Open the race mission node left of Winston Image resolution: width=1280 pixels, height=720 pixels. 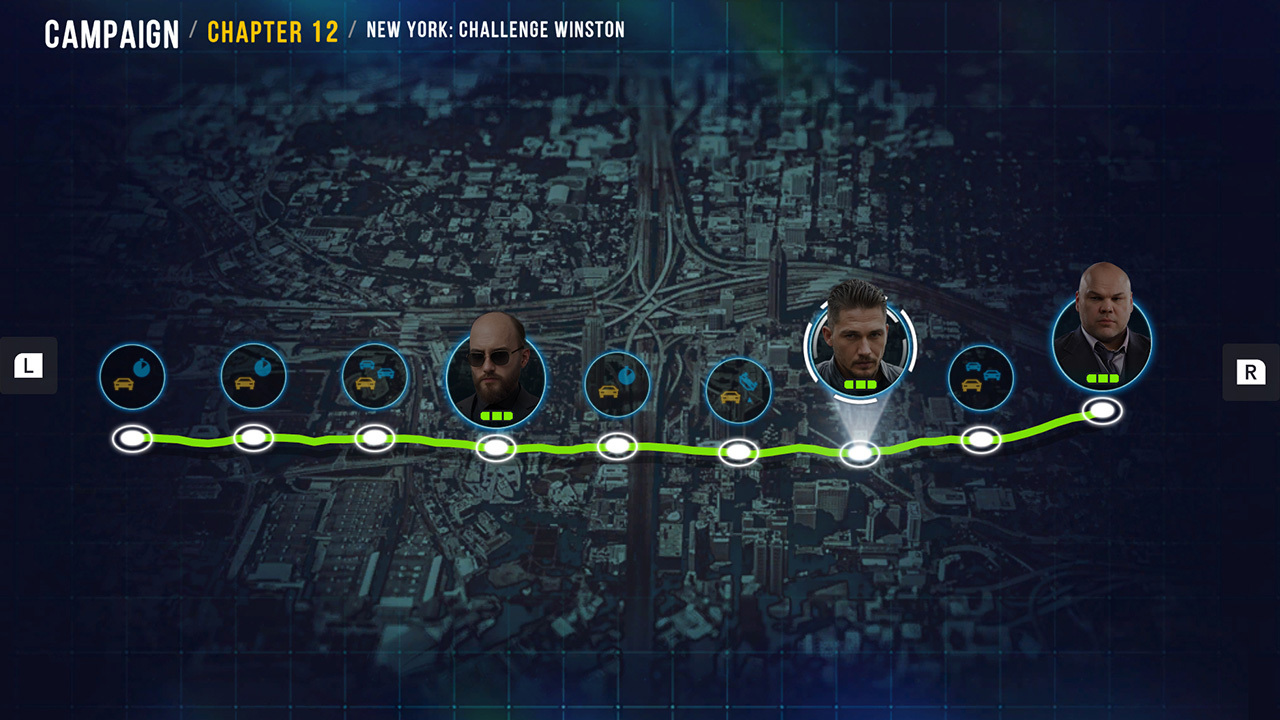pos(982,378)
